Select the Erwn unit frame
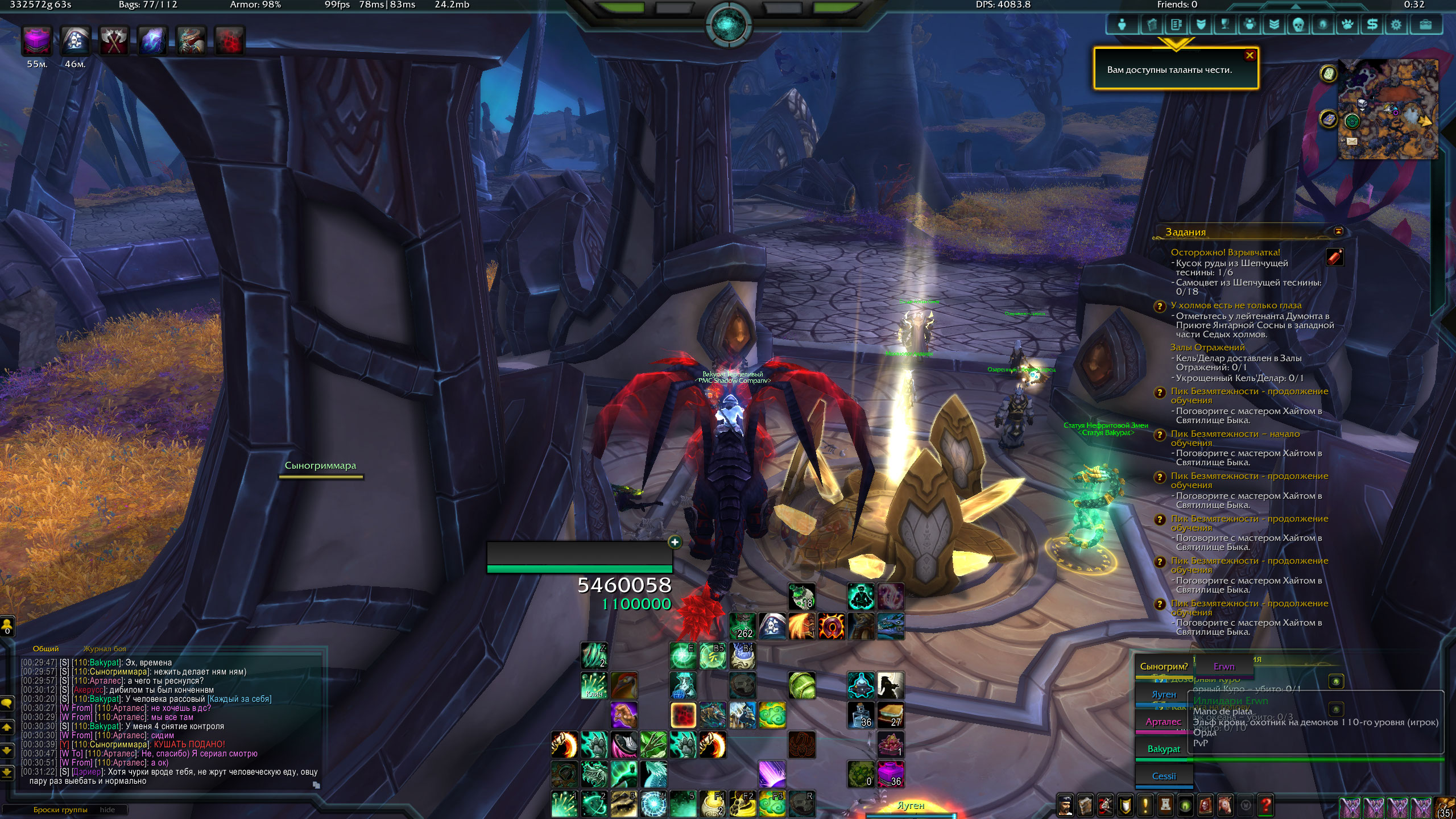This screenshot has width=1456, height=819. click(x=1224, y=667)
